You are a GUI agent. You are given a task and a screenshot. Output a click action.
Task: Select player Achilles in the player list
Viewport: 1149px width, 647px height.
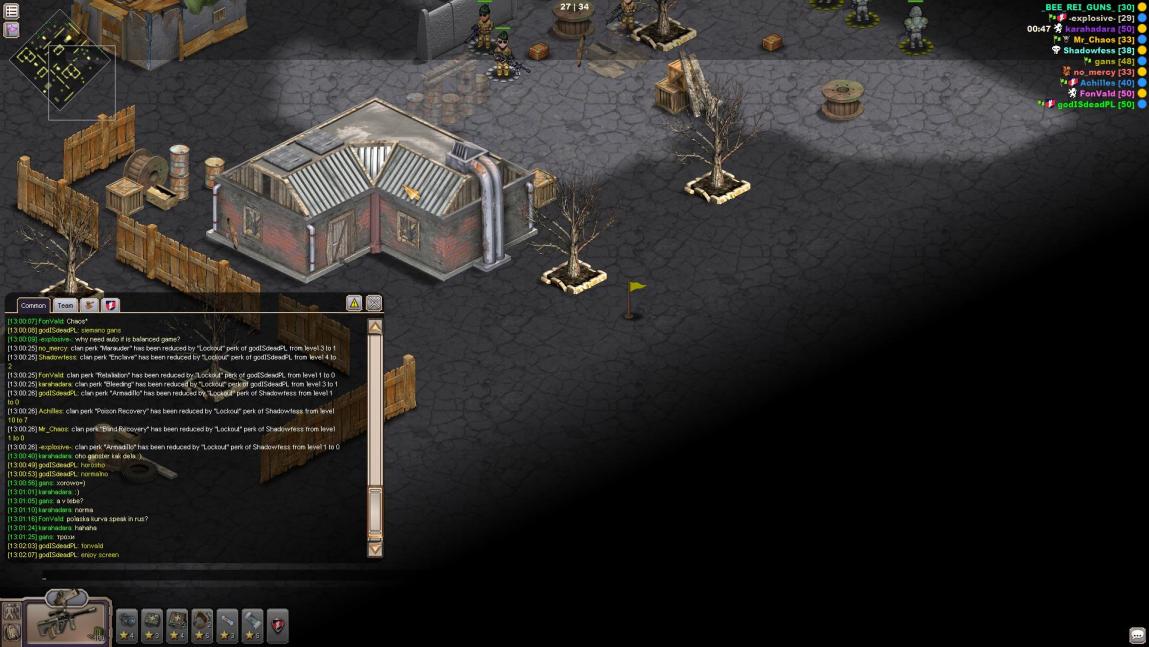pos(1106,83)
